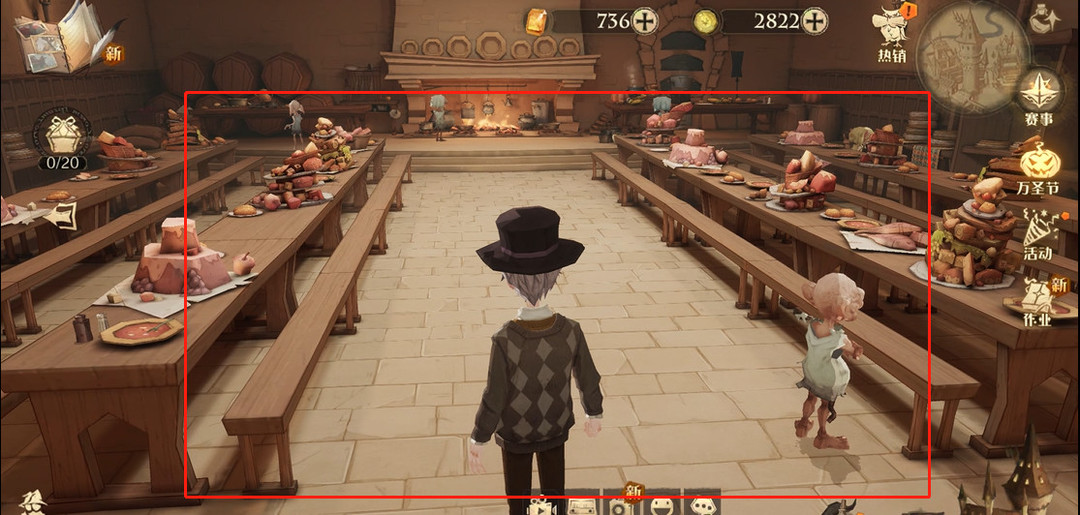Expand the left-side arrow panel
This screenshot has height=515, width=1080.
point(62,215)
